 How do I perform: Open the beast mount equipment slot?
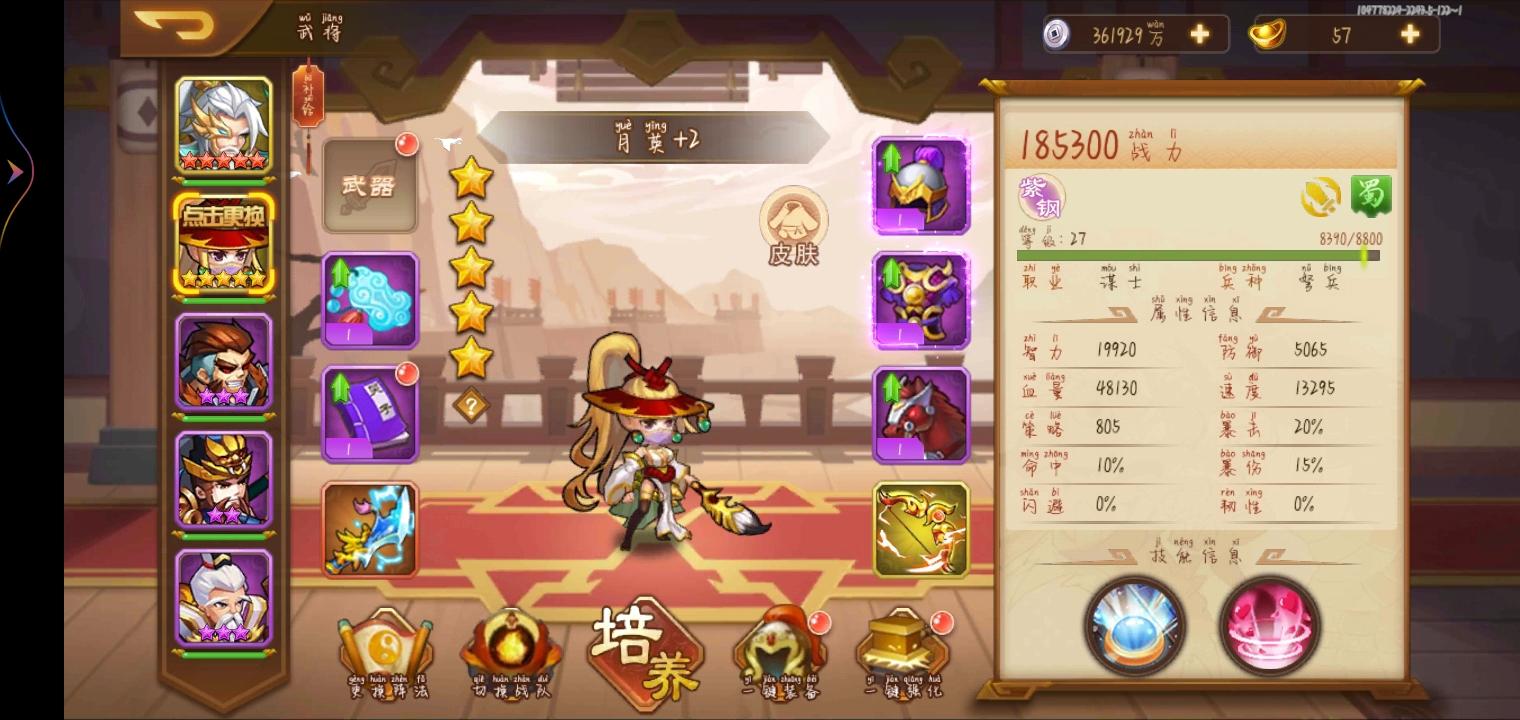click(x=918, y=415)
